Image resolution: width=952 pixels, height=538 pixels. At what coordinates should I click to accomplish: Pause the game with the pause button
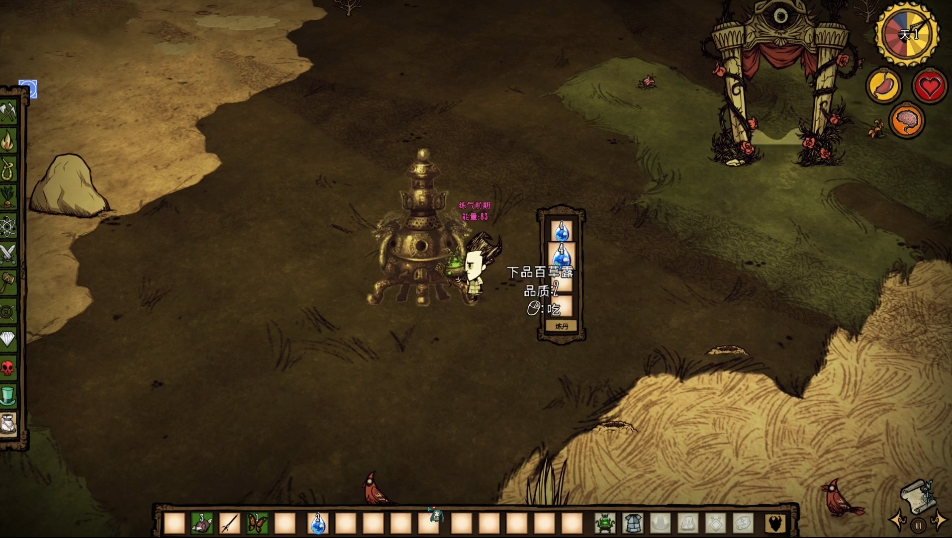[917, 523]
